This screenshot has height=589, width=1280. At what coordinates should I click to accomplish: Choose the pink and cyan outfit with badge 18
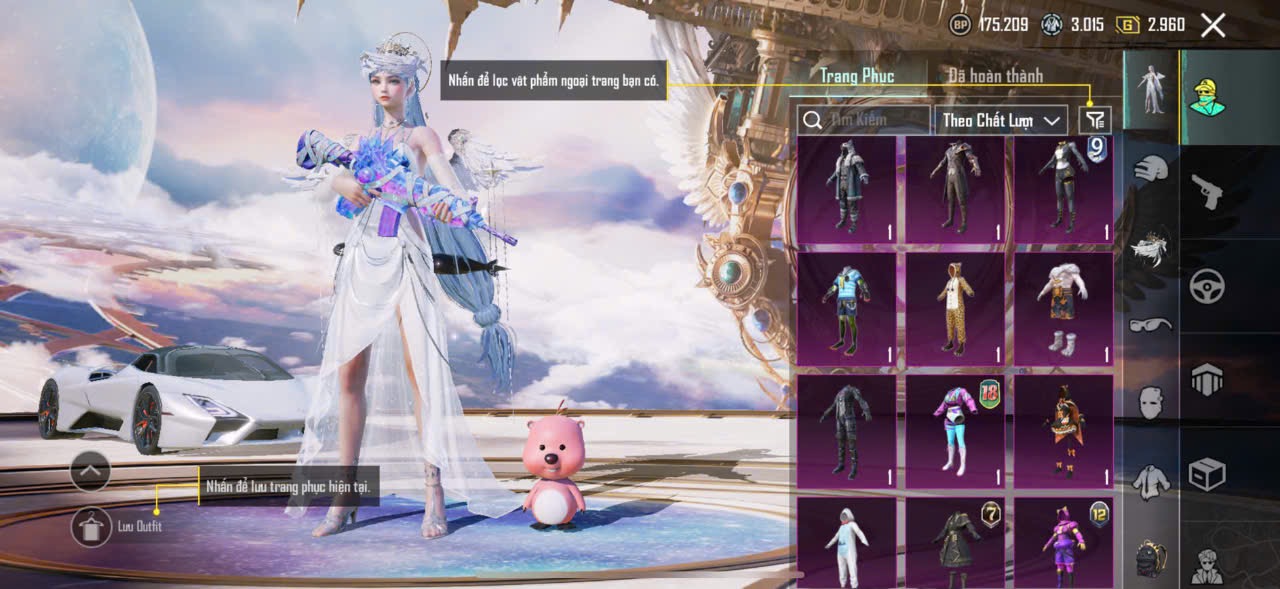(955, 431)
